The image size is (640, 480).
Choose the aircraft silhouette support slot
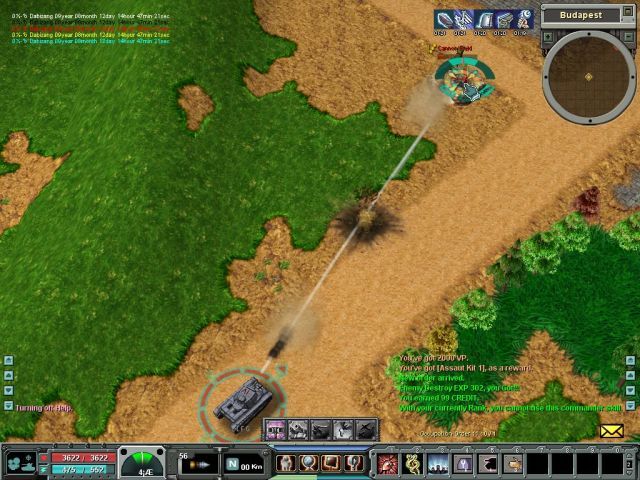coord(367,430)
